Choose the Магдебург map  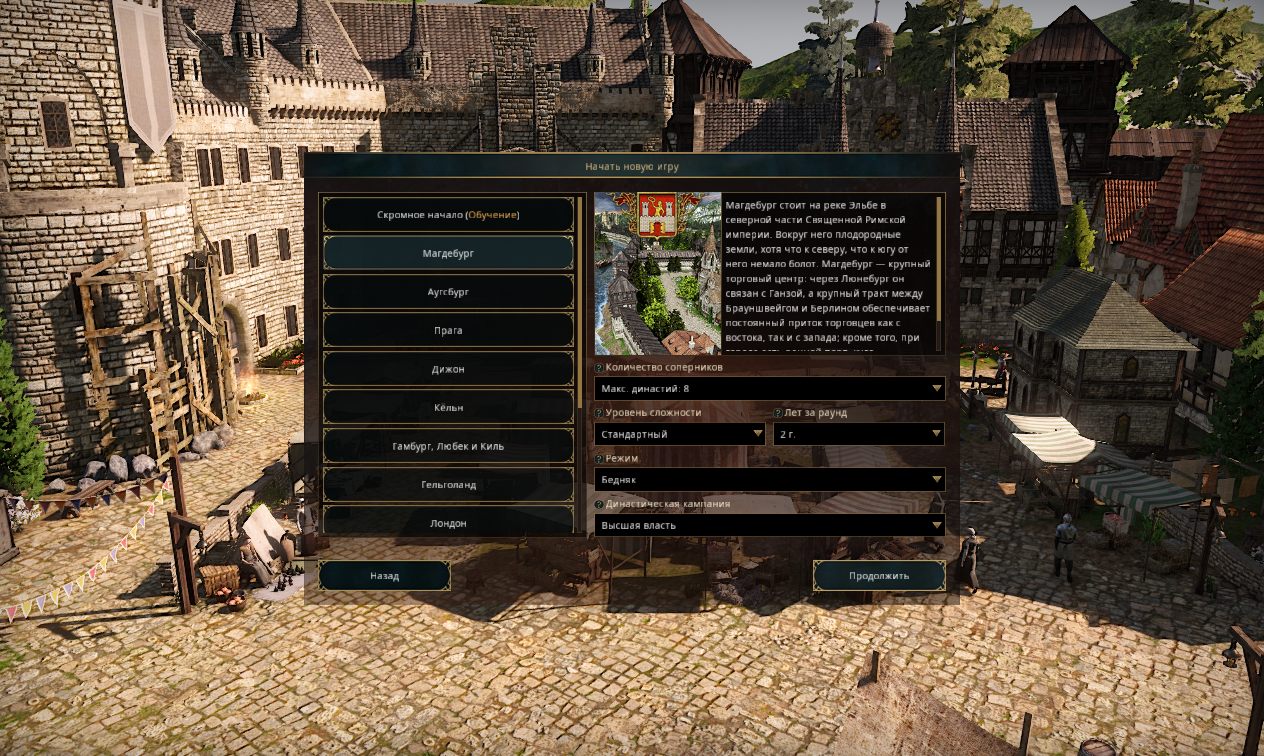pos(447,254)
